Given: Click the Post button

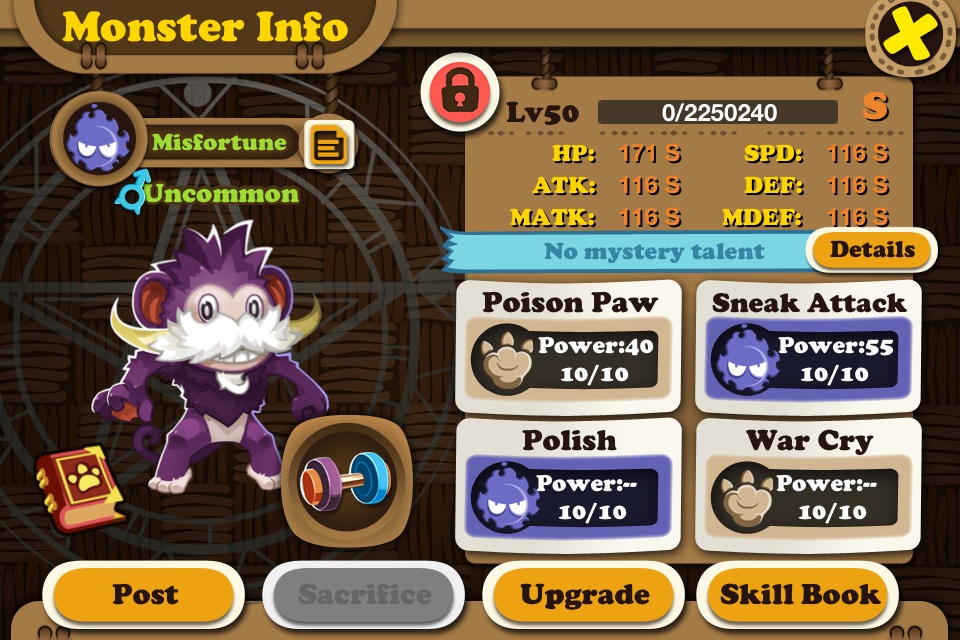Looking at the screenshot, I should coord(144,594).
